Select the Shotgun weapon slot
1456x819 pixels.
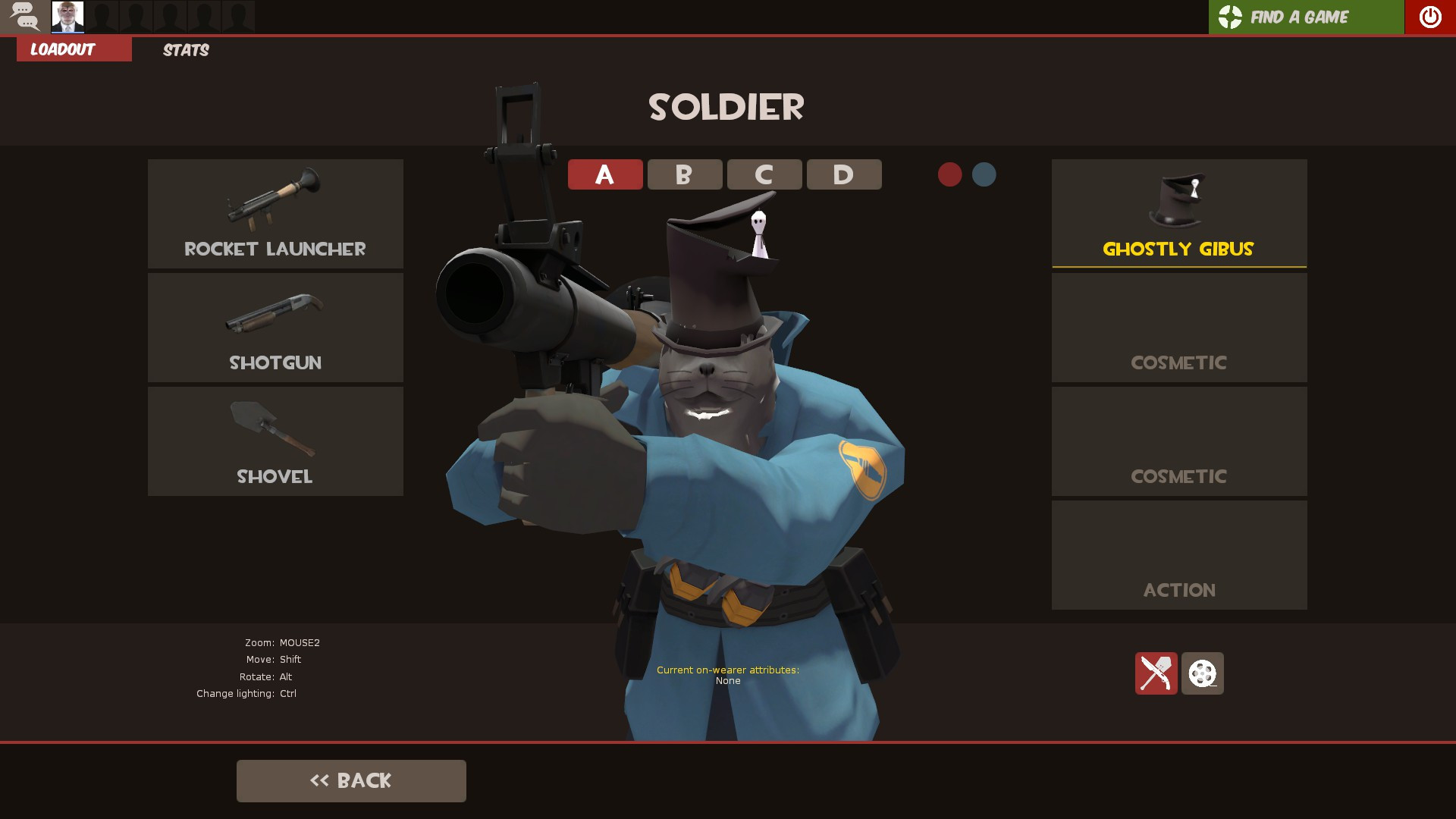(275, 327)
